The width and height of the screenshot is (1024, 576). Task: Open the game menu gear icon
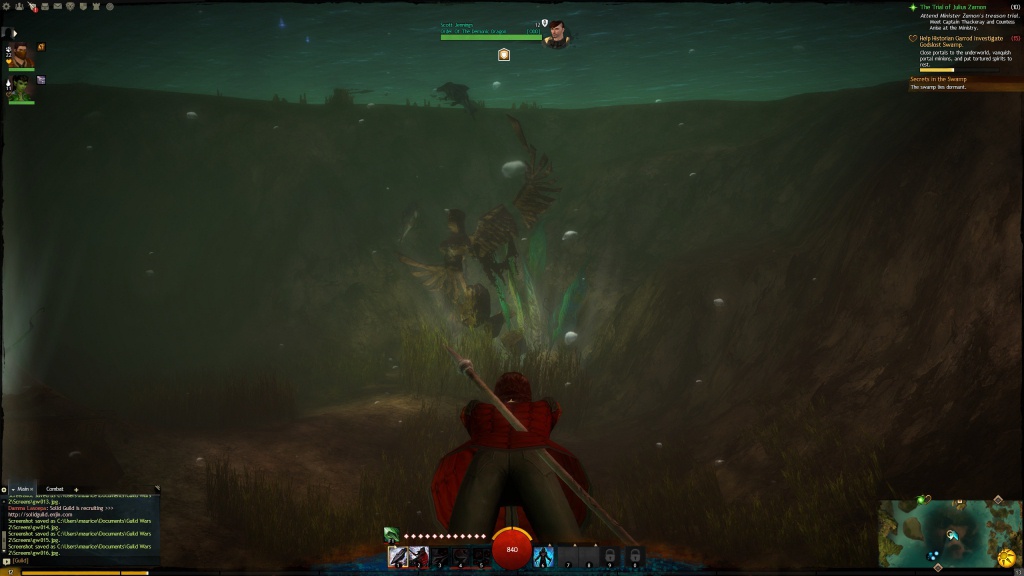click(x=6, y=6)
